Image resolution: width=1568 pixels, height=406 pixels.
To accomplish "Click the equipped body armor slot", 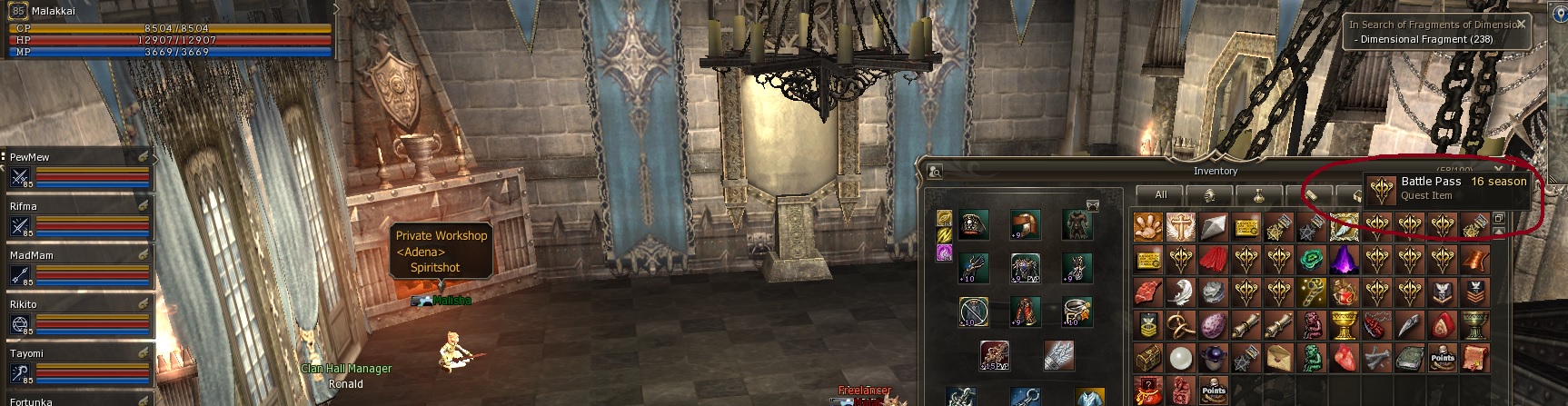I will (1077, 225).
